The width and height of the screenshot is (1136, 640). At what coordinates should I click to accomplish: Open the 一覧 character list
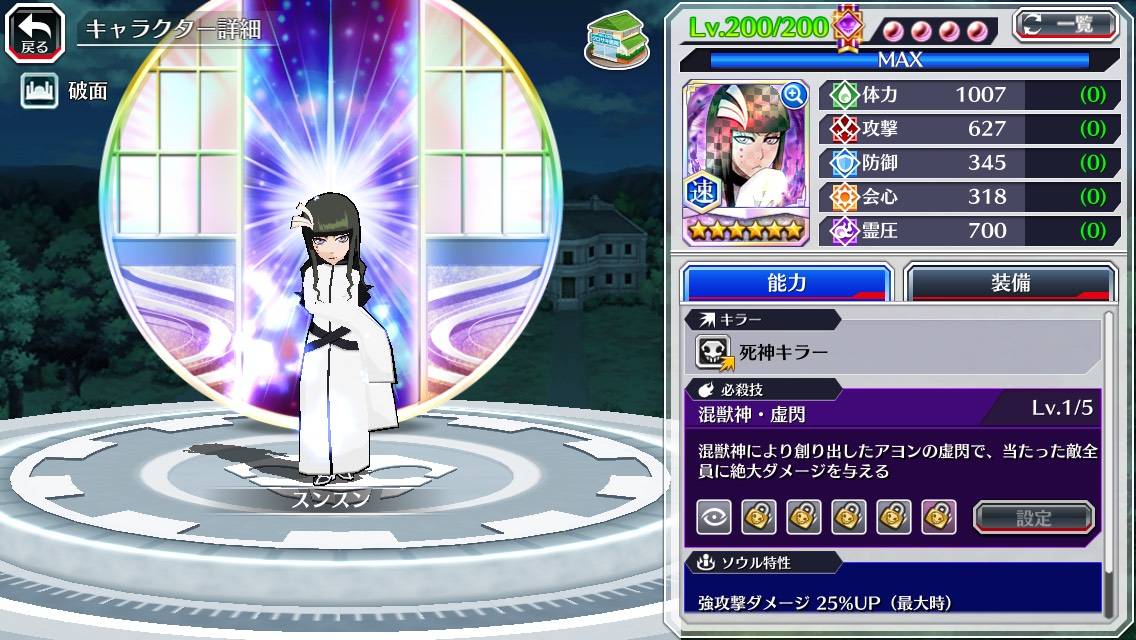pyautogui.click(x=1065, y=25)
